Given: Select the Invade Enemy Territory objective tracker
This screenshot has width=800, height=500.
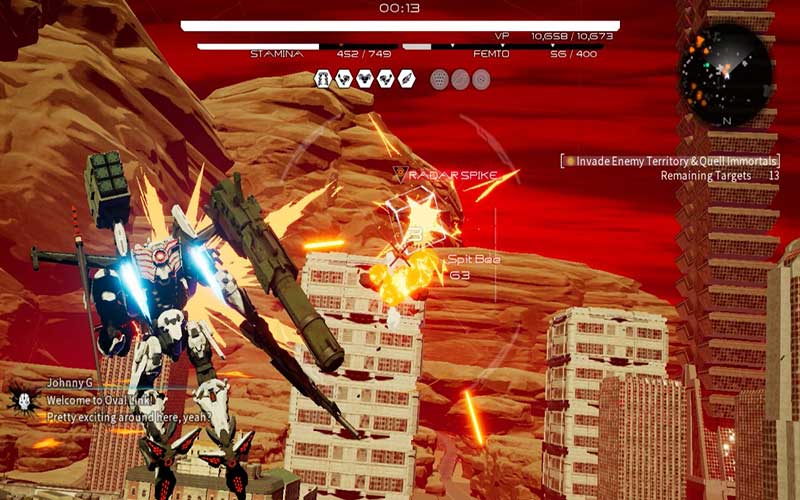Looking at the screenshot, I should [670, 160].
